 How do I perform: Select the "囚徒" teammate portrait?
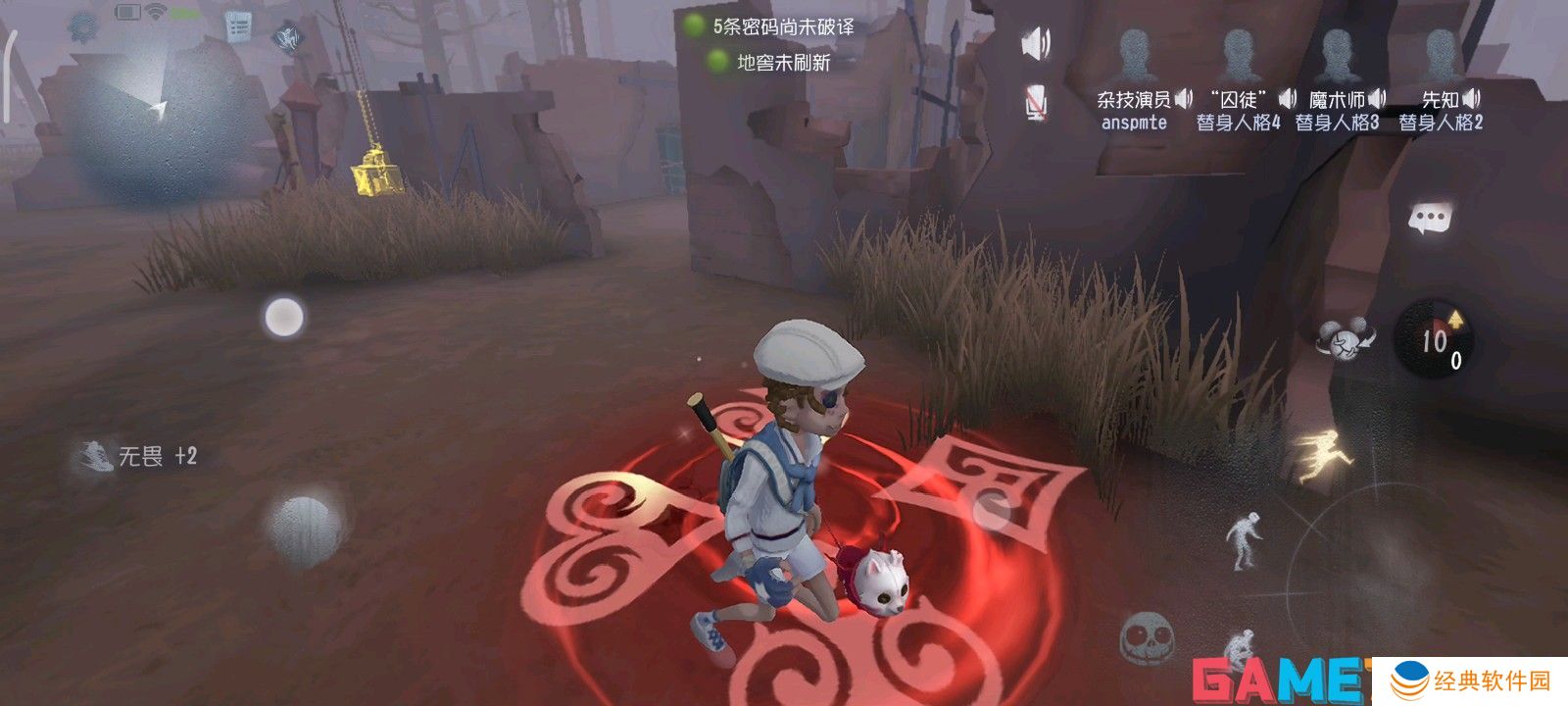1239,57
